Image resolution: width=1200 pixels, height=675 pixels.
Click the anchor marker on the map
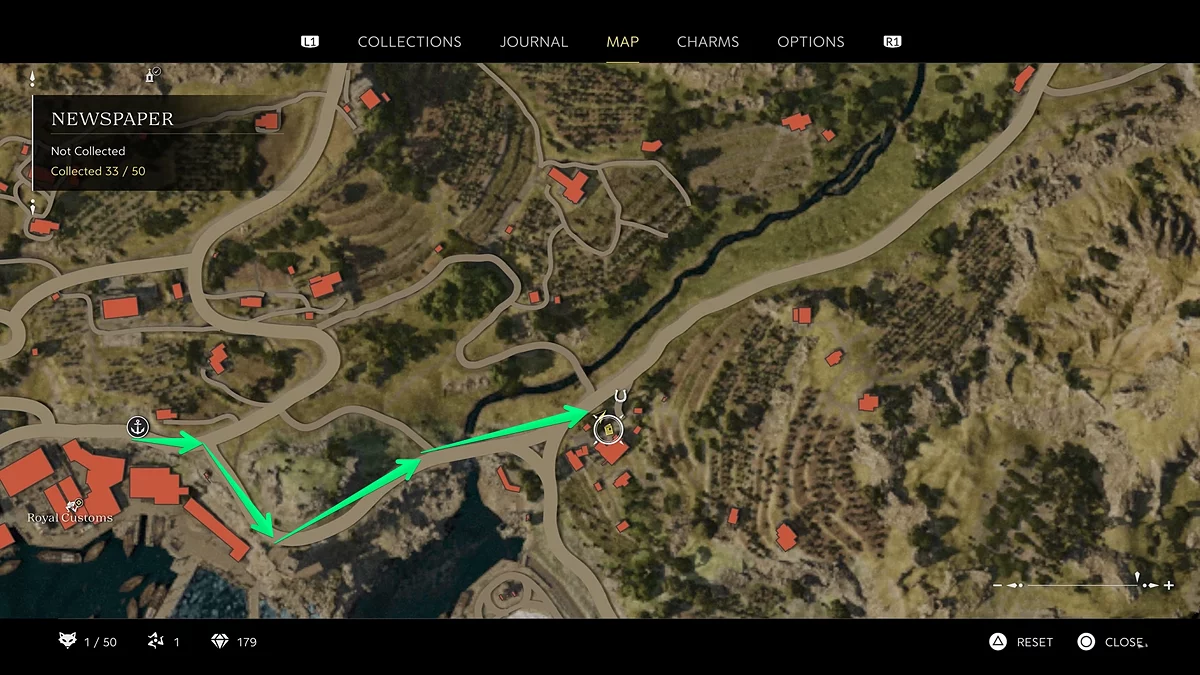[x=137, y=427]
